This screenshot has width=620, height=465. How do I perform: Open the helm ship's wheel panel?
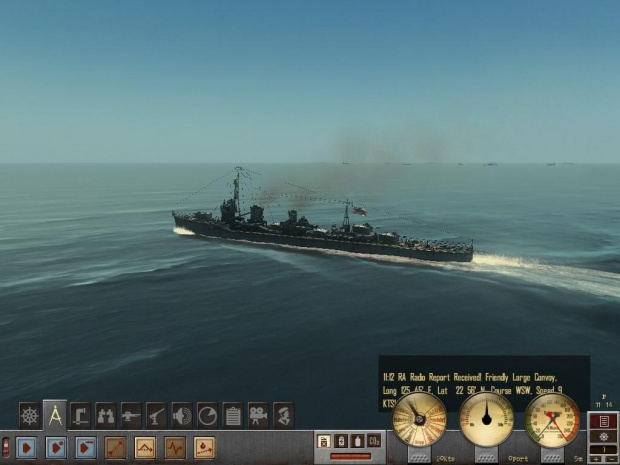coord(30,414)
